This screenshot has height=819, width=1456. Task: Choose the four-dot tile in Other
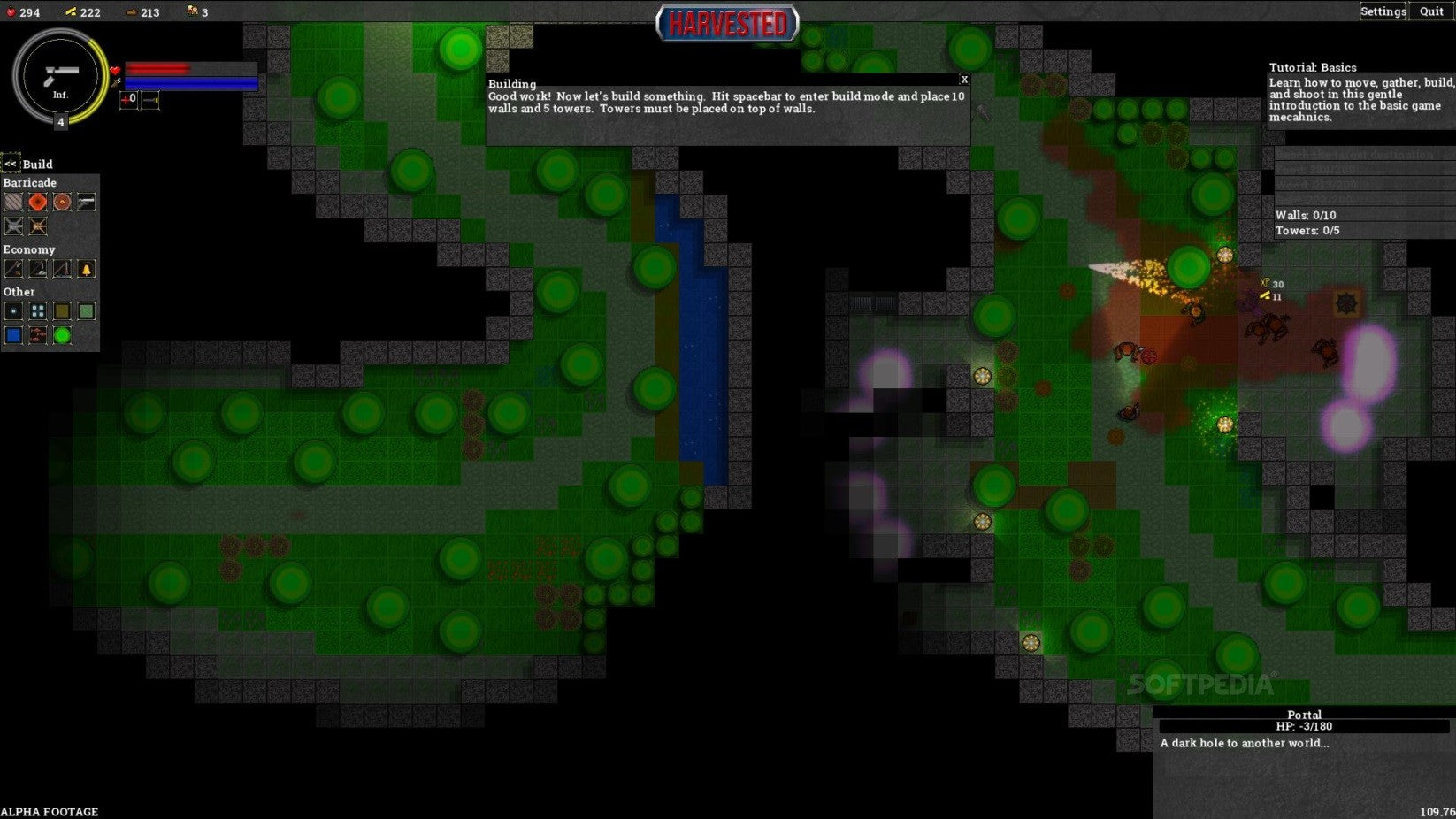tap(37, 311)
